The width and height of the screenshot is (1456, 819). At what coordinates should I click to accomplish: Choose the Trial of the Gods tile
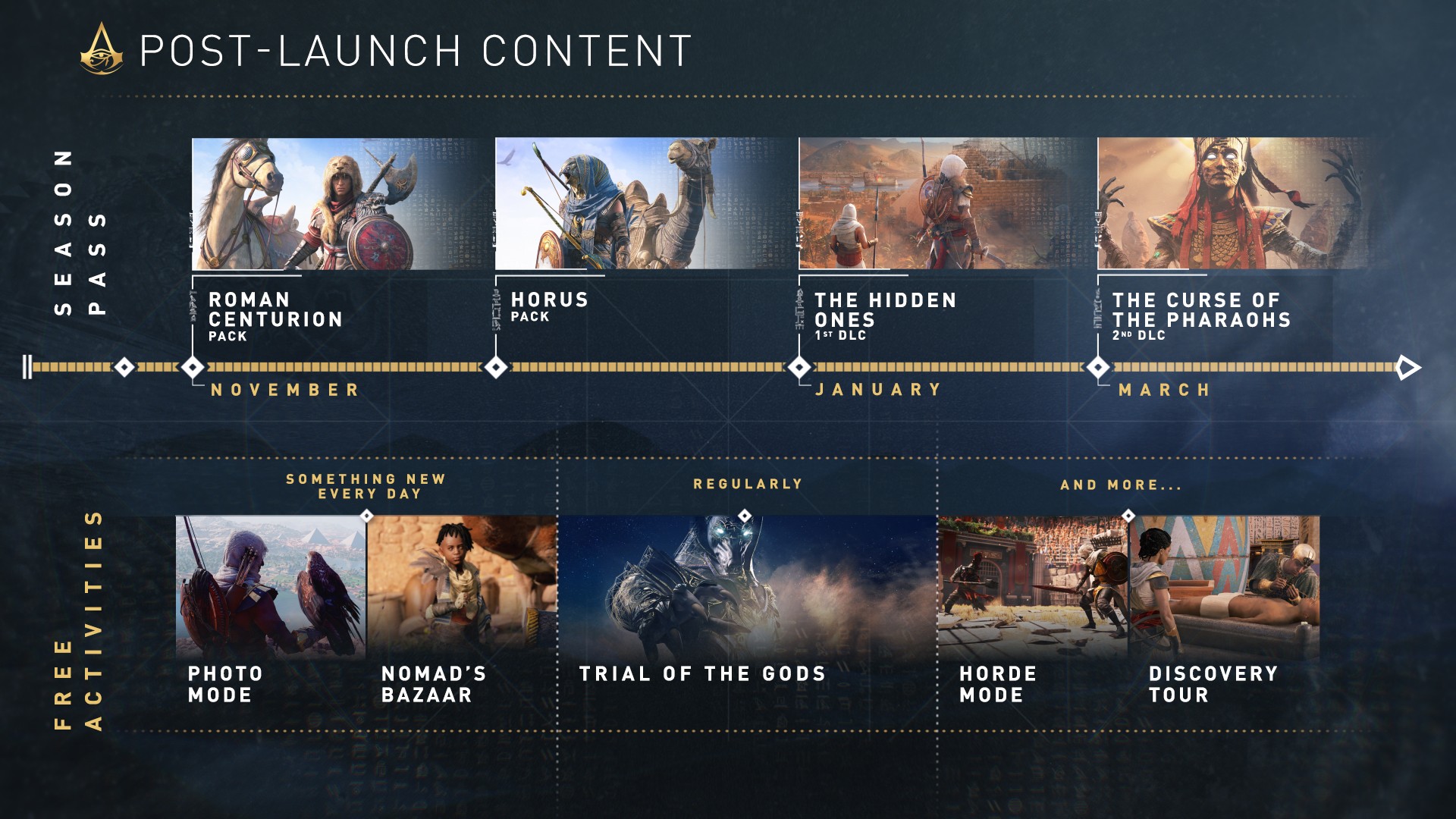pos(747,591)
